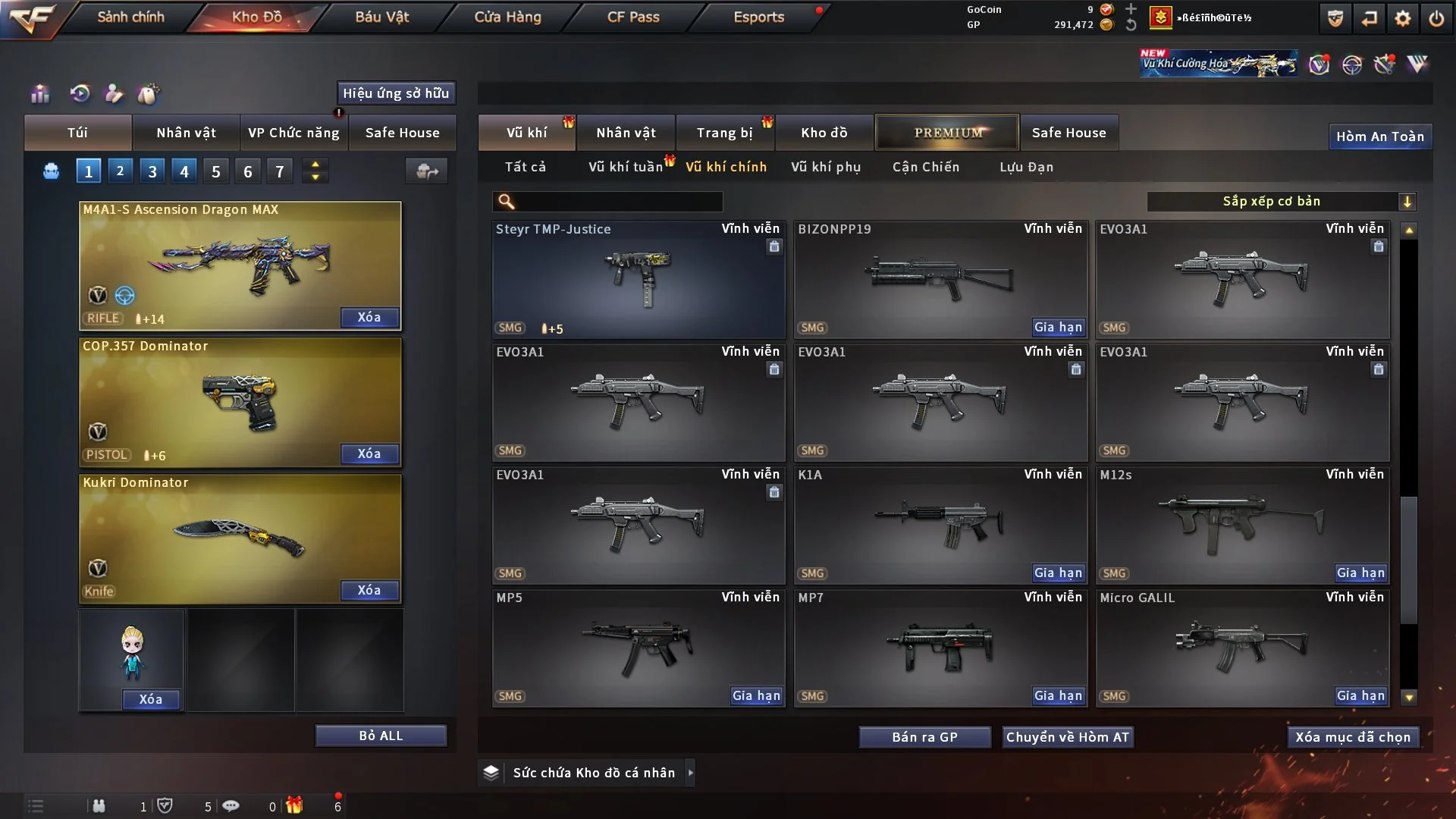The image size is (1456, 819).
Task: Click Xóa mục đã chọn
Action: pyautogui.click(x=1353, y=737)
